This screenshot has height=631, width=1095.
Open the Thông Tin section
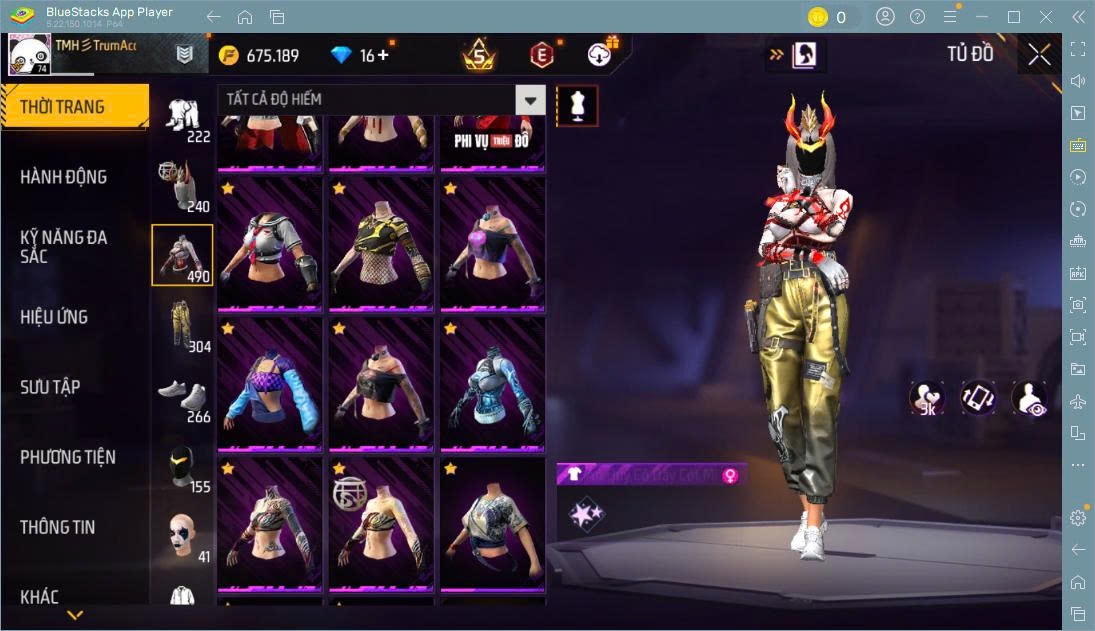click(58, 527)
